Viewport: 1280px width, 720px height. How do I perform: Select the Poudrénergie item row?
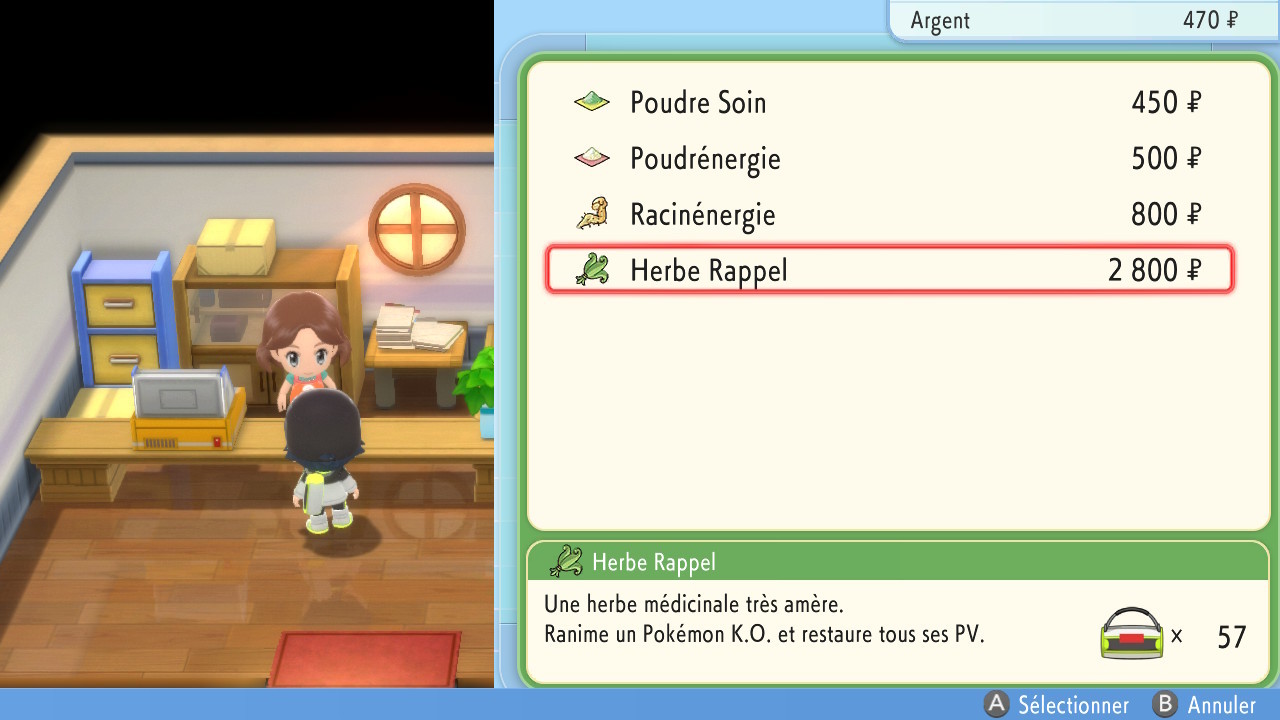point(890,157)
